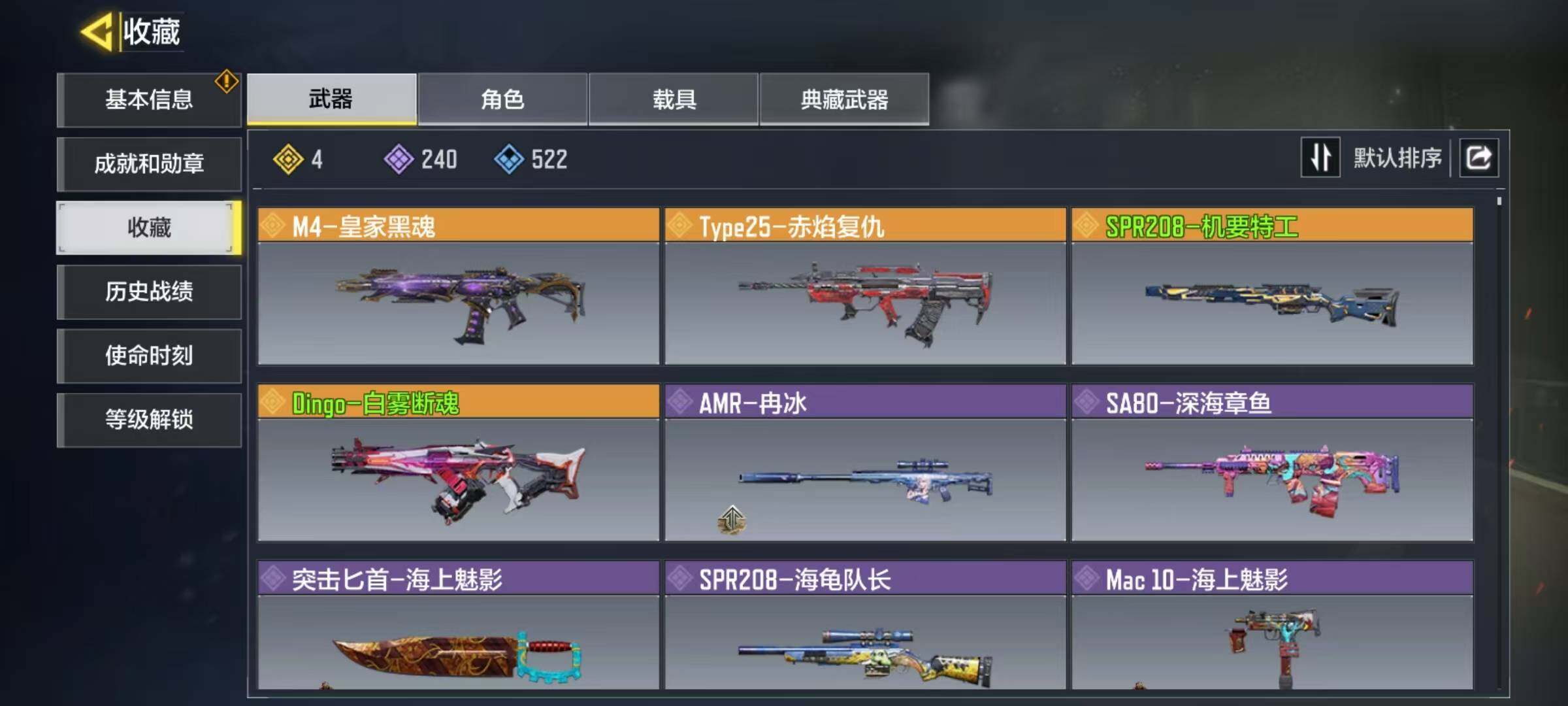Go back using the yellow arrow
Image resolution: width=1568 pixels, height=706 pixels.
(x=97, y=31)
